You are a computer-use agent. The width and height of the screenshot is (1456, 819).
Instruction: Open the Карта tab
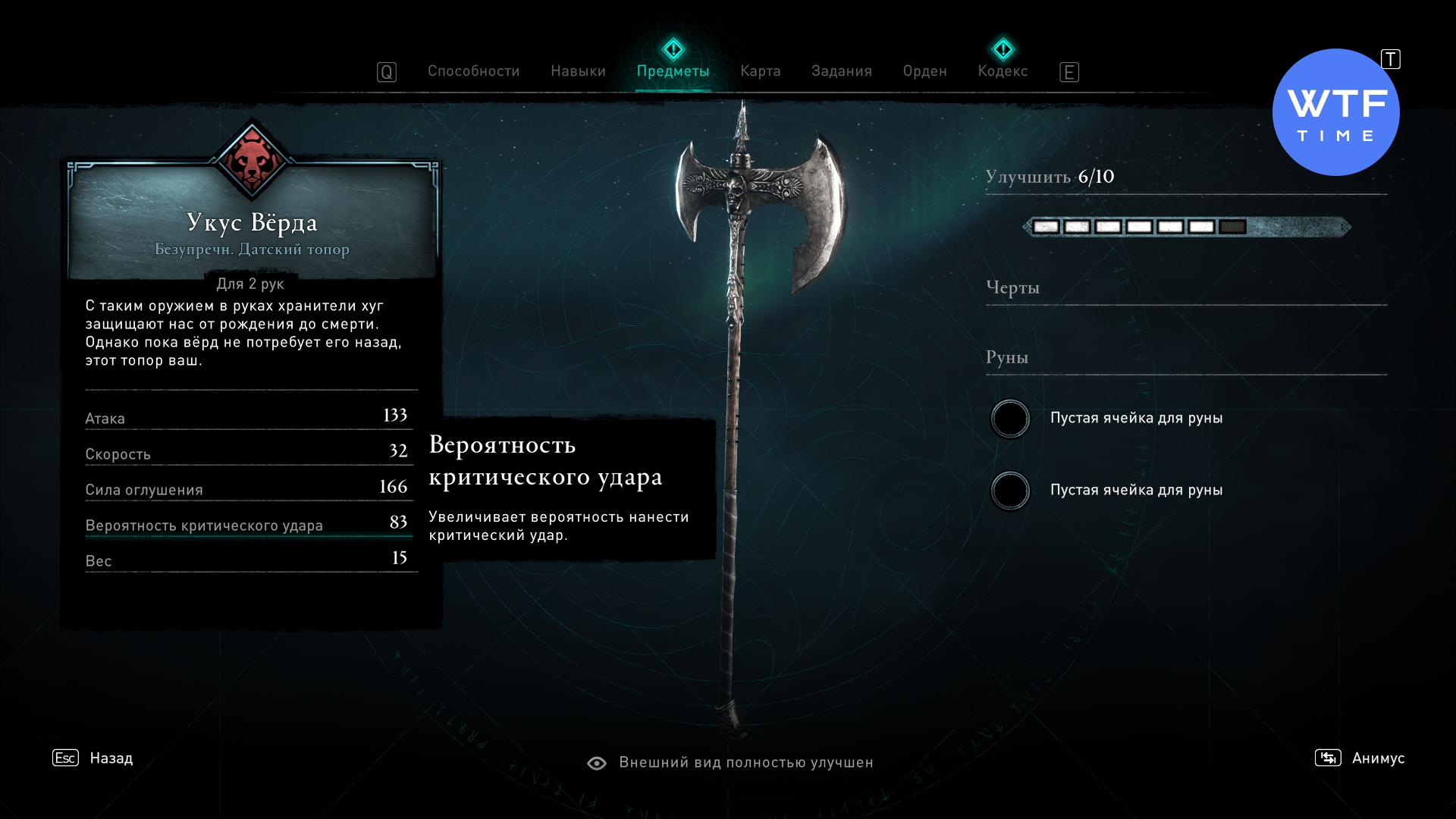point(760,71)
